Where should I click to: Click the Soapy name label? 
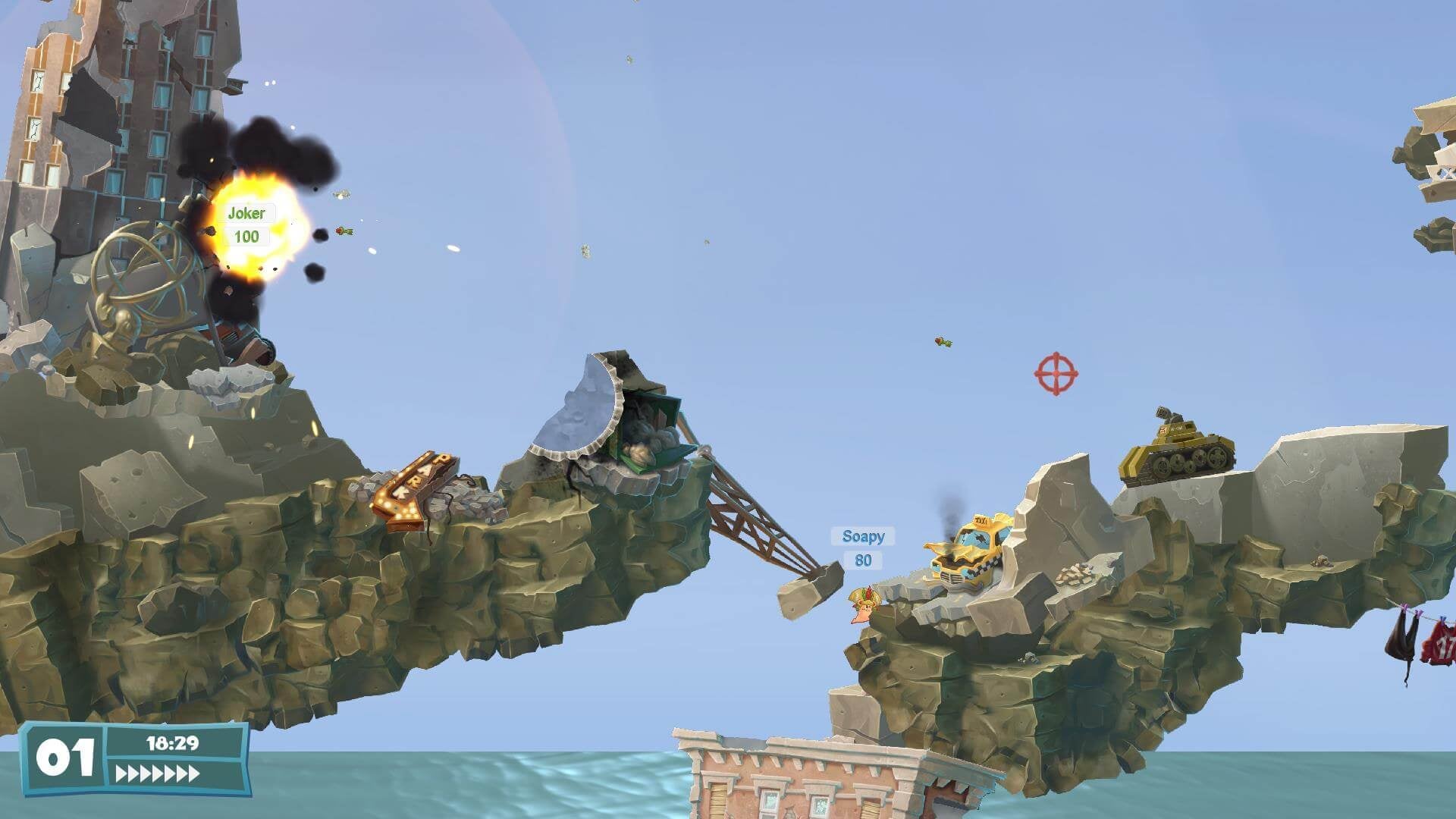(863, 537)
